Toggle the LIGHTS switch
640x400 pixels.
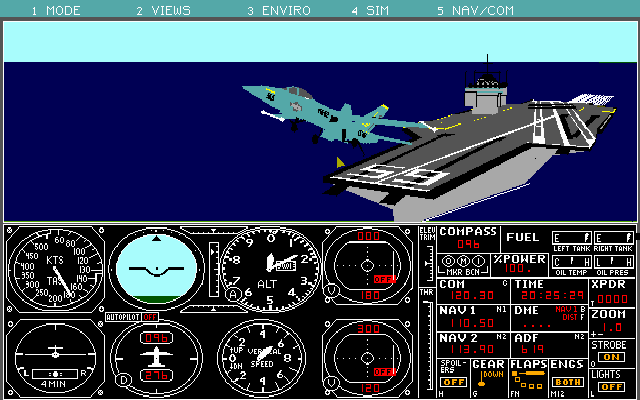pos(612,386)
